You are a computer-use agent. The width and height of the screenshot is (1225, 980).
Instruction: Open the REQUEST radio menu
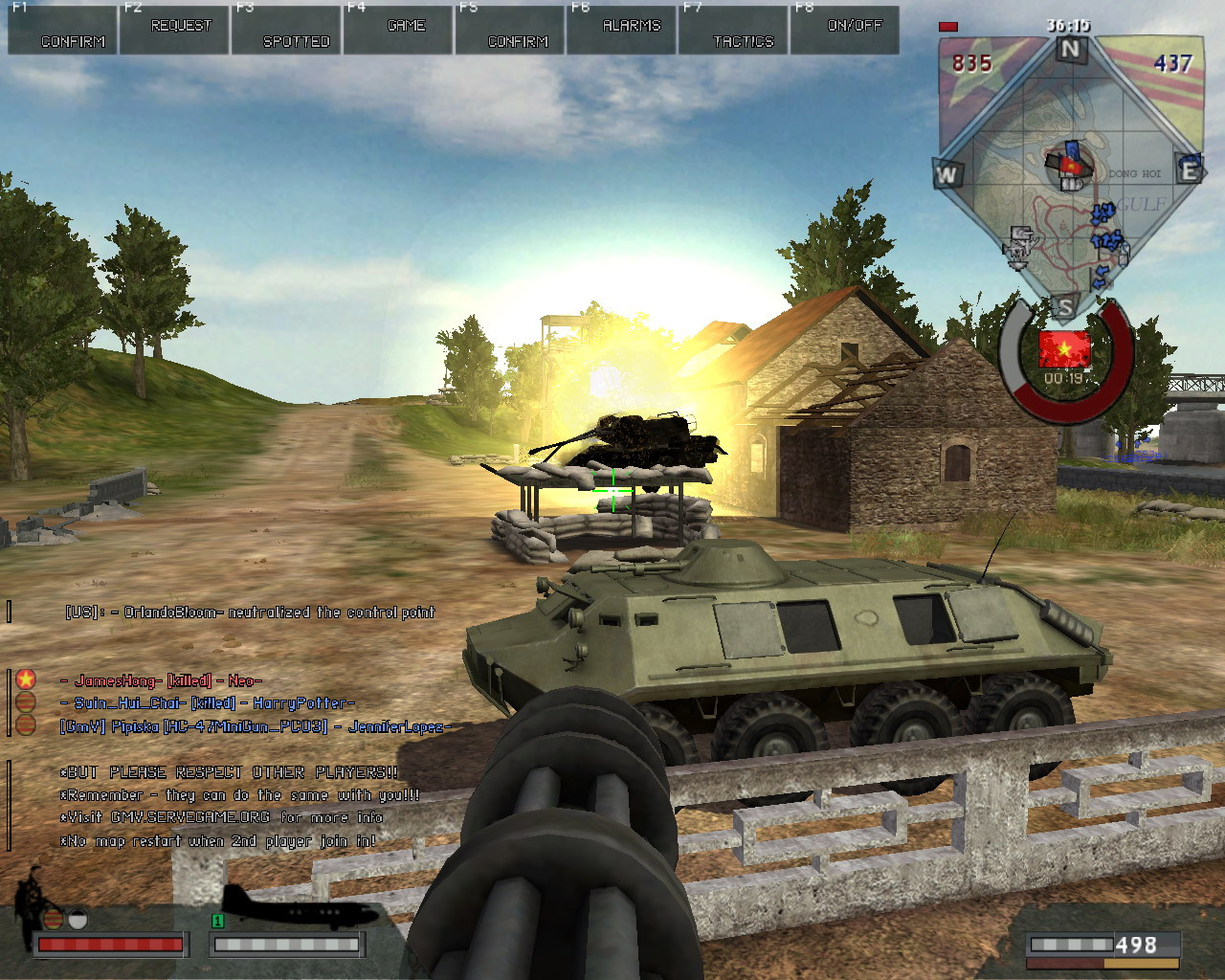[175, 30]
